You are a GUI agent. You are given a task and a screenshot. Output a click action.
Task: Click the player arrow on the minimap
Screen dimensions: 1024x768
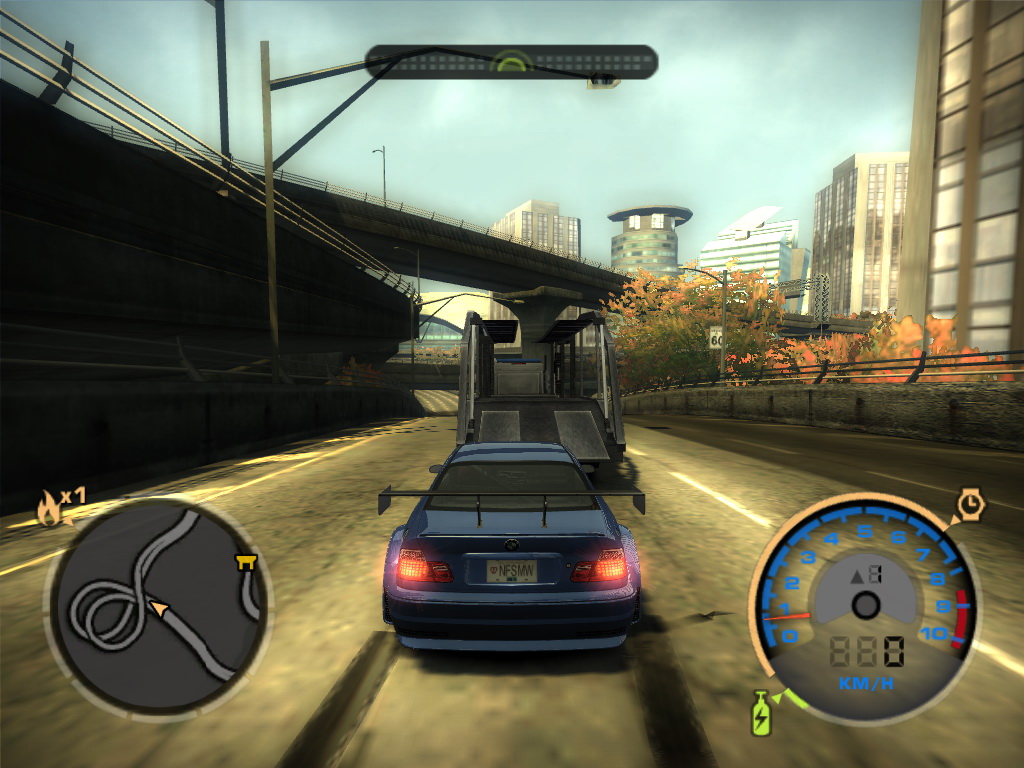click(x=157, y=607)
